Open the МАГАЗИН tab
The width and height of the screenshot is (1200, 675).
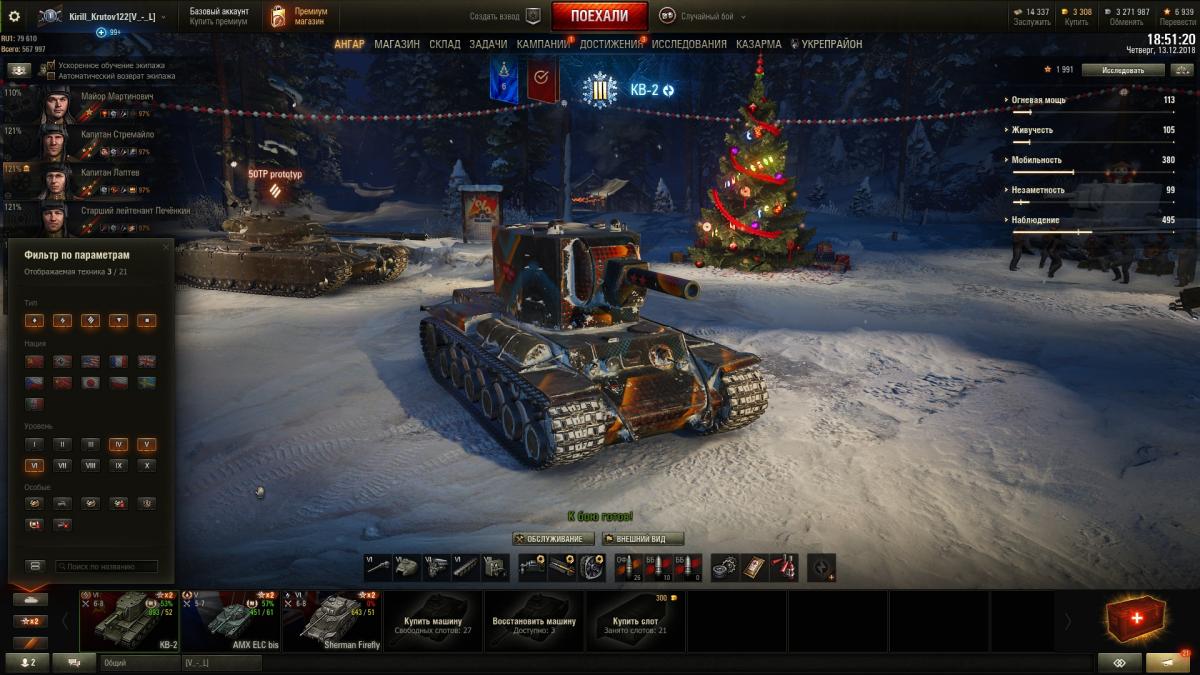click(x=397, y=44)
